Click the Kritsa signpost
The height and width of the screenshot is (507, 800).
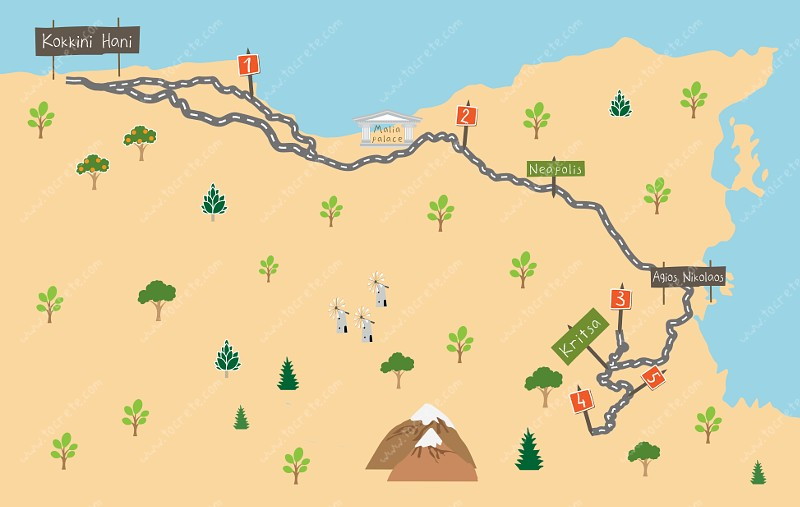(581, 336)
